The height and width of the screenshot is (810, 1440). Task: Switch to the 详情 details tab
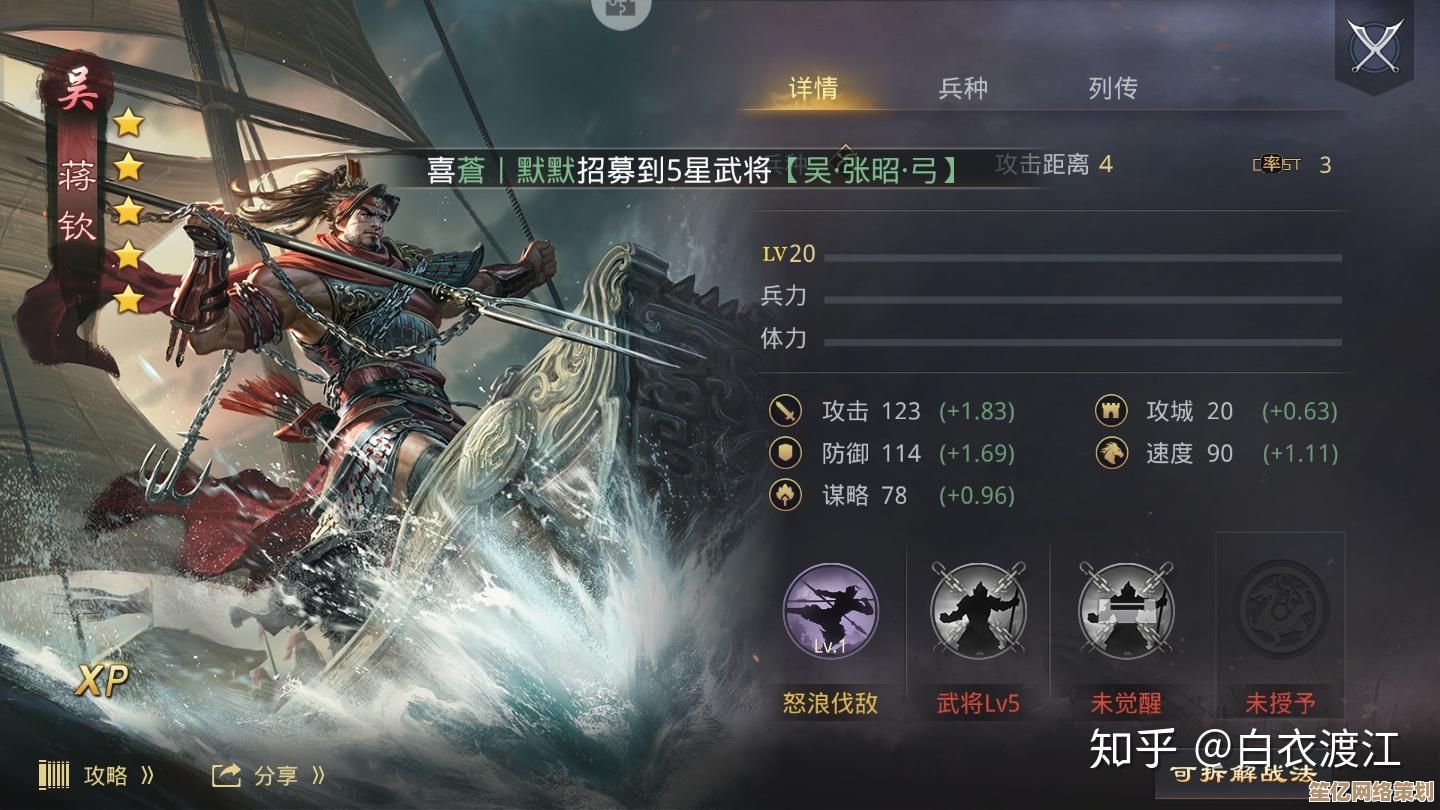(x=813, y=88)
